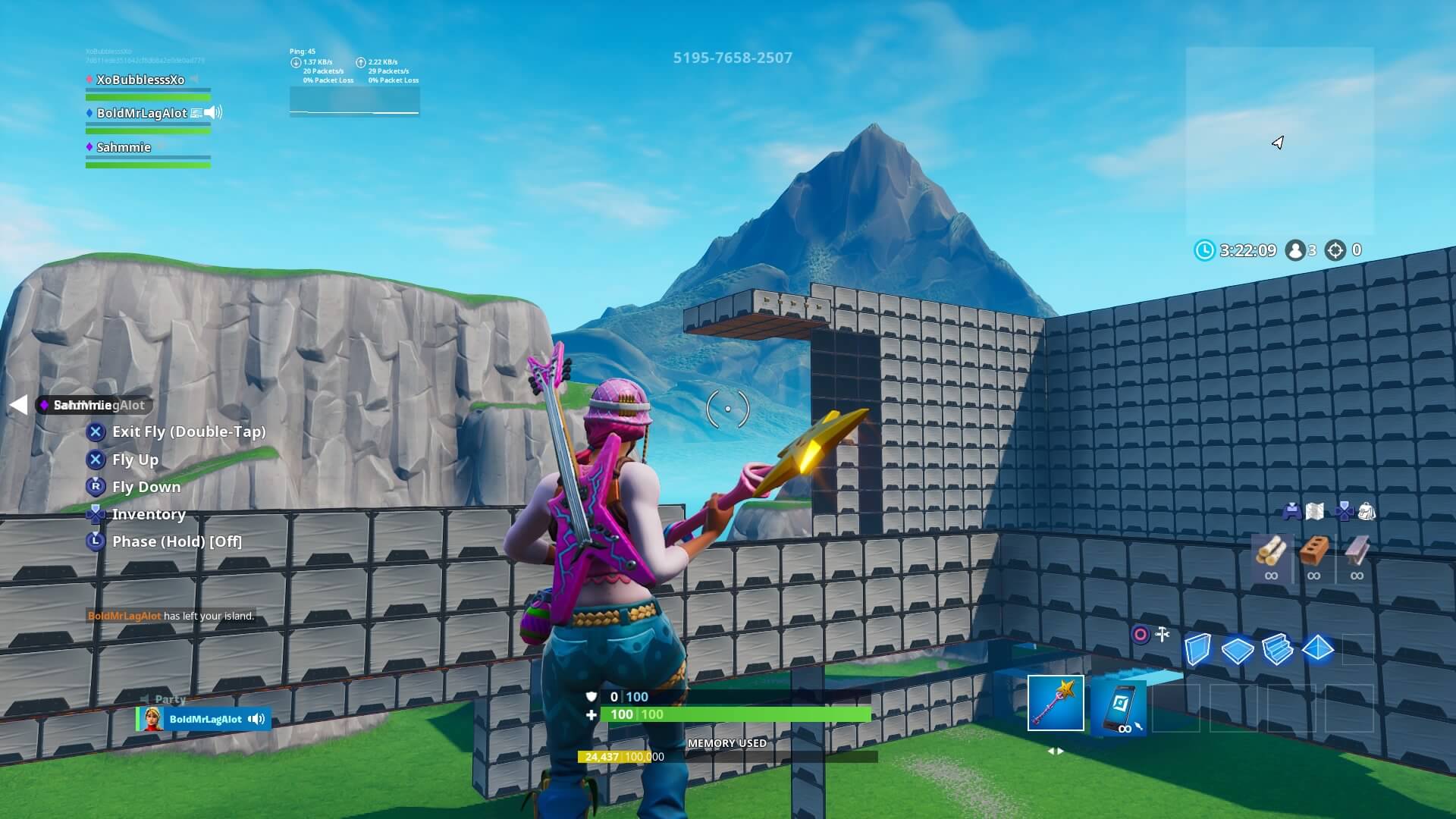Pick the pyramid build piece

1318,648
